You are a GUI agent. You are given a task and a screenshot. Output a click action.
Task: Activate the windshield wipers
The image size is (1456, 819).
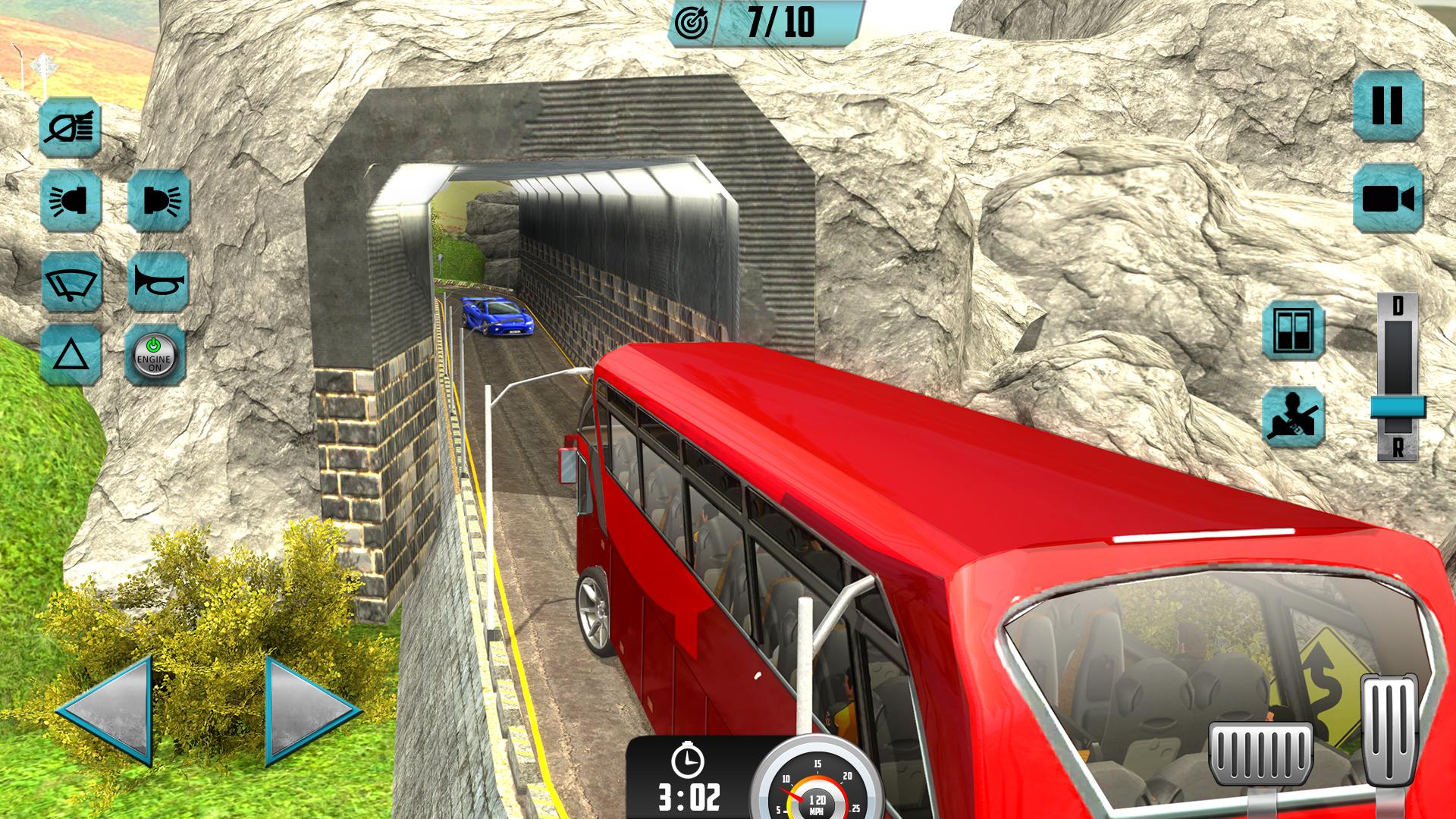[71, 281]
